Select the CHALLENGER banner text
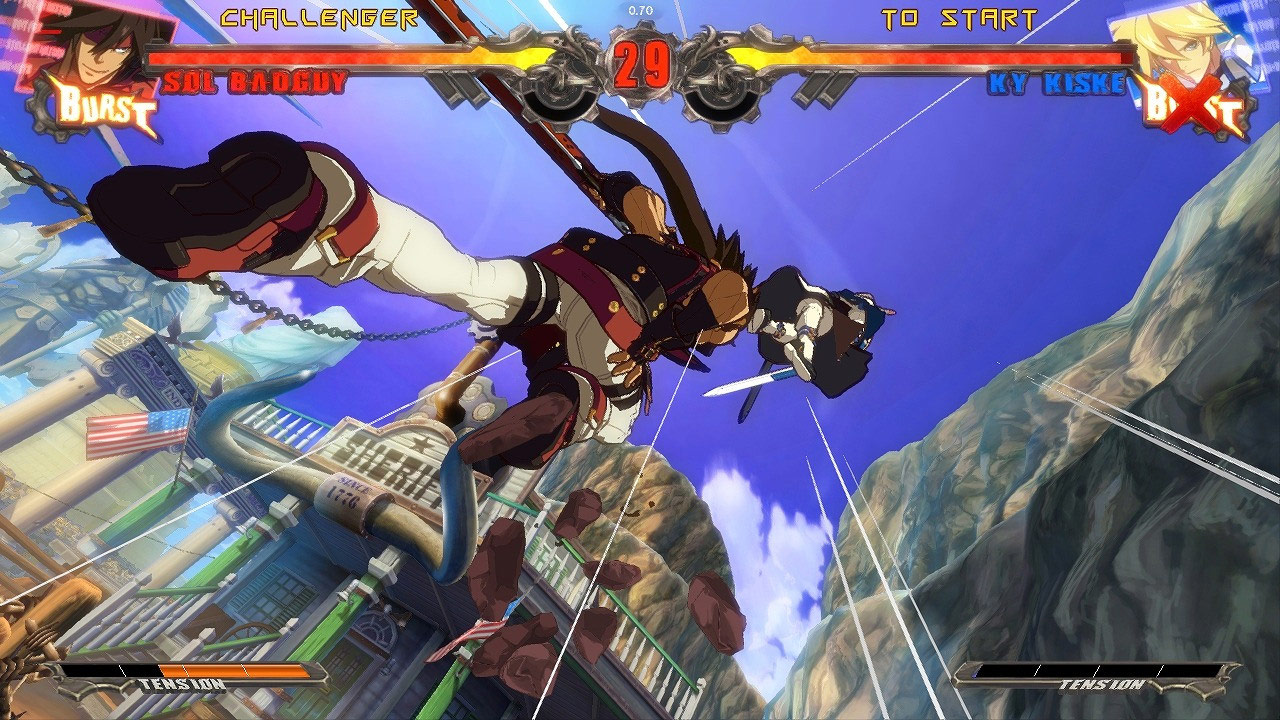The width and height of the screenshot is (1280, 720). tap(320, 15)
